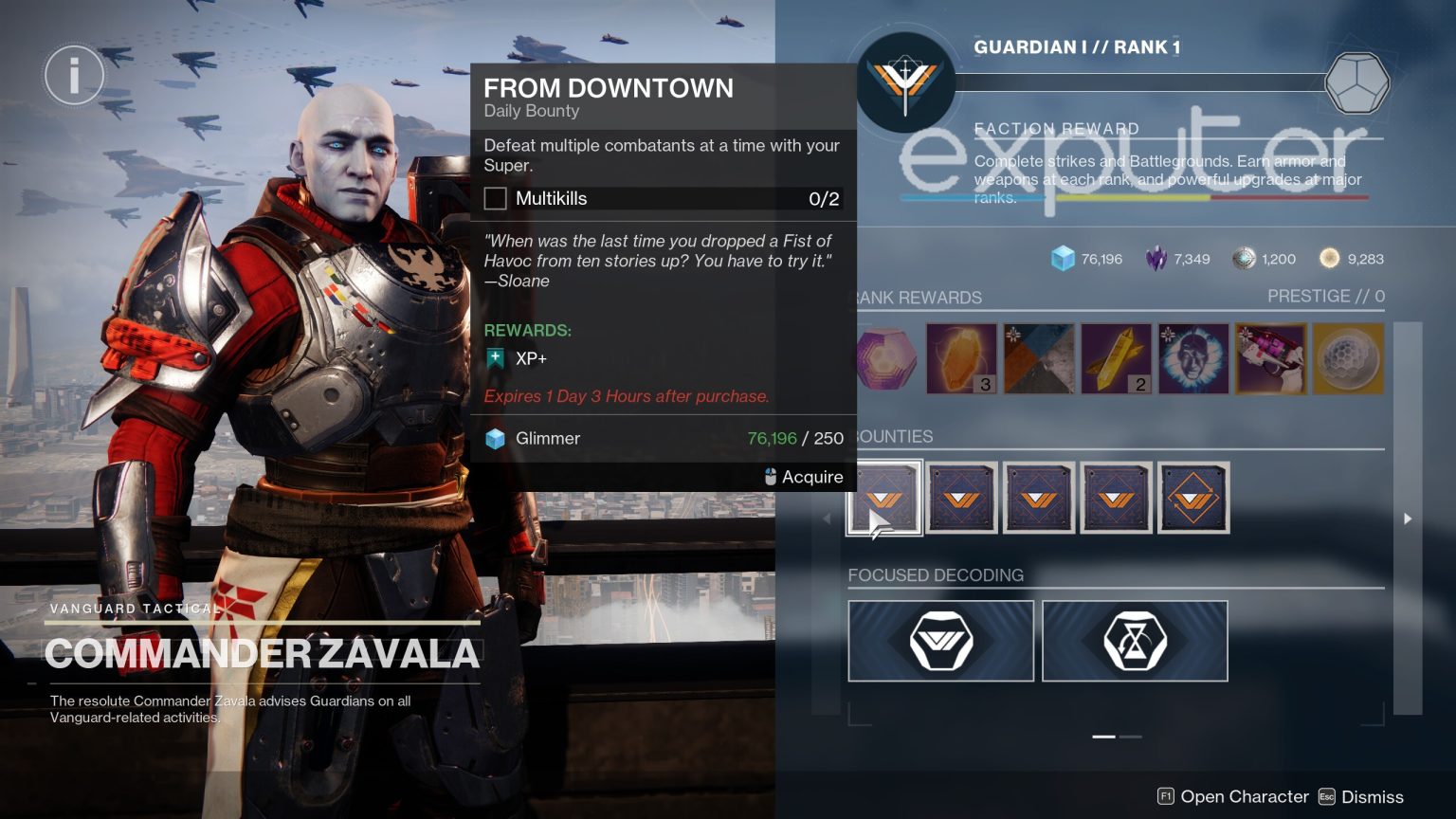Viewport: 1456px width, 819px height.
Task: Open the Umbral engram decoder
Action: pos(1135,641)
